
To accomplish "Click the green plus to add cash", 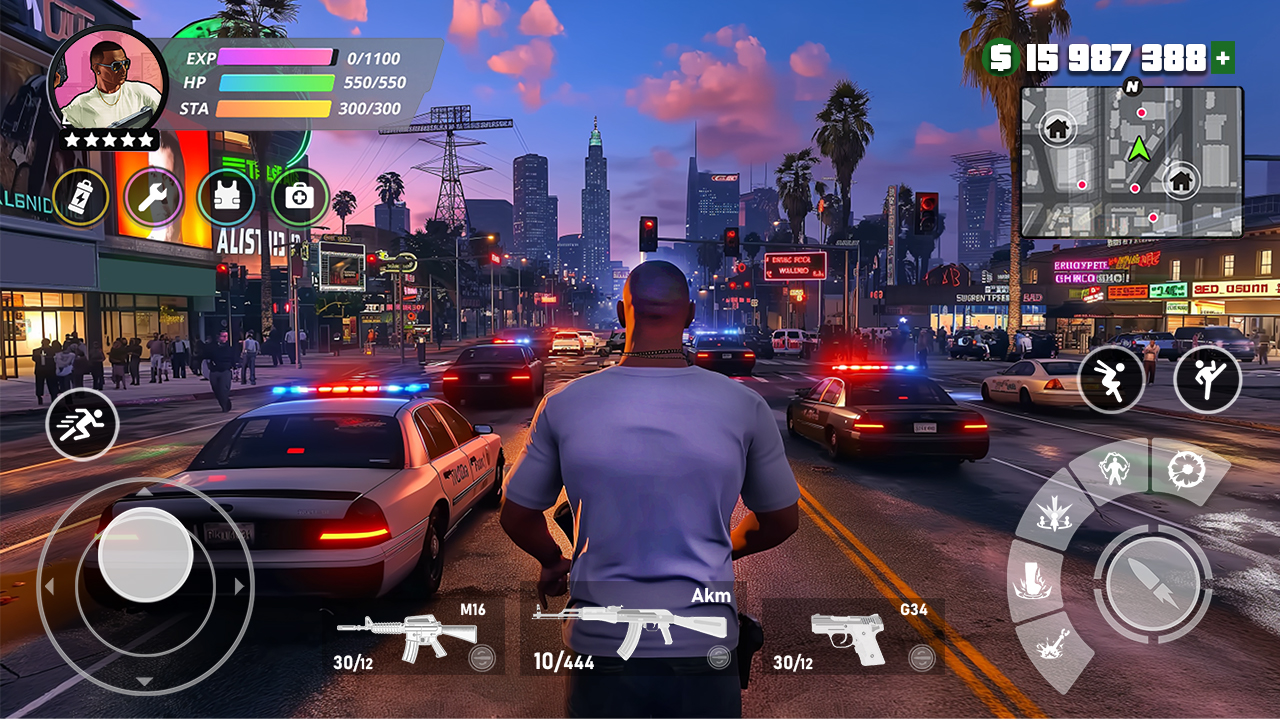I will point(1223,59).
